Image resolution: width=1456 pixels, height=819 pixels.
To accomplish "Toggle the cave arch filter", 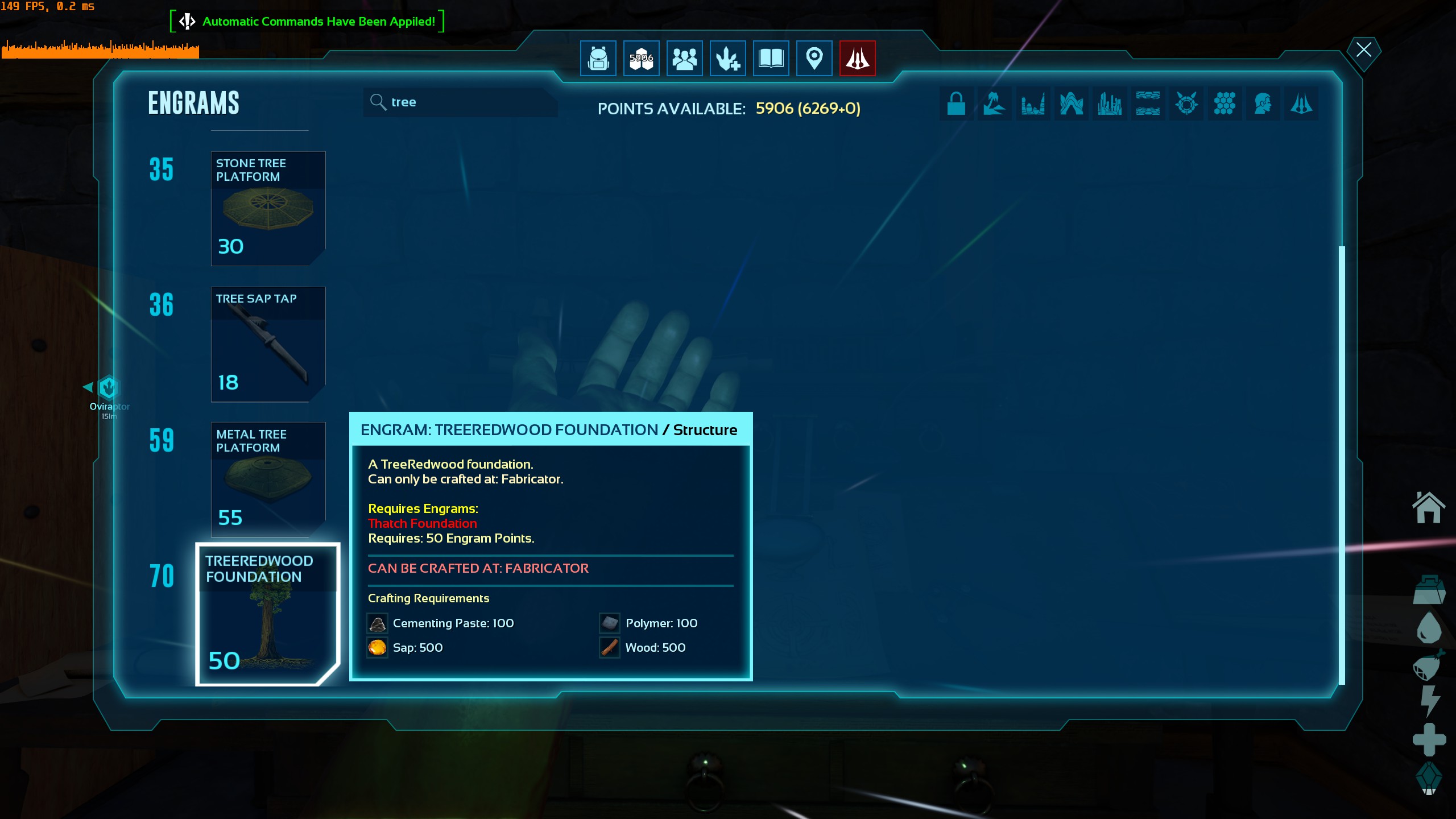I will coord(1071,104).
